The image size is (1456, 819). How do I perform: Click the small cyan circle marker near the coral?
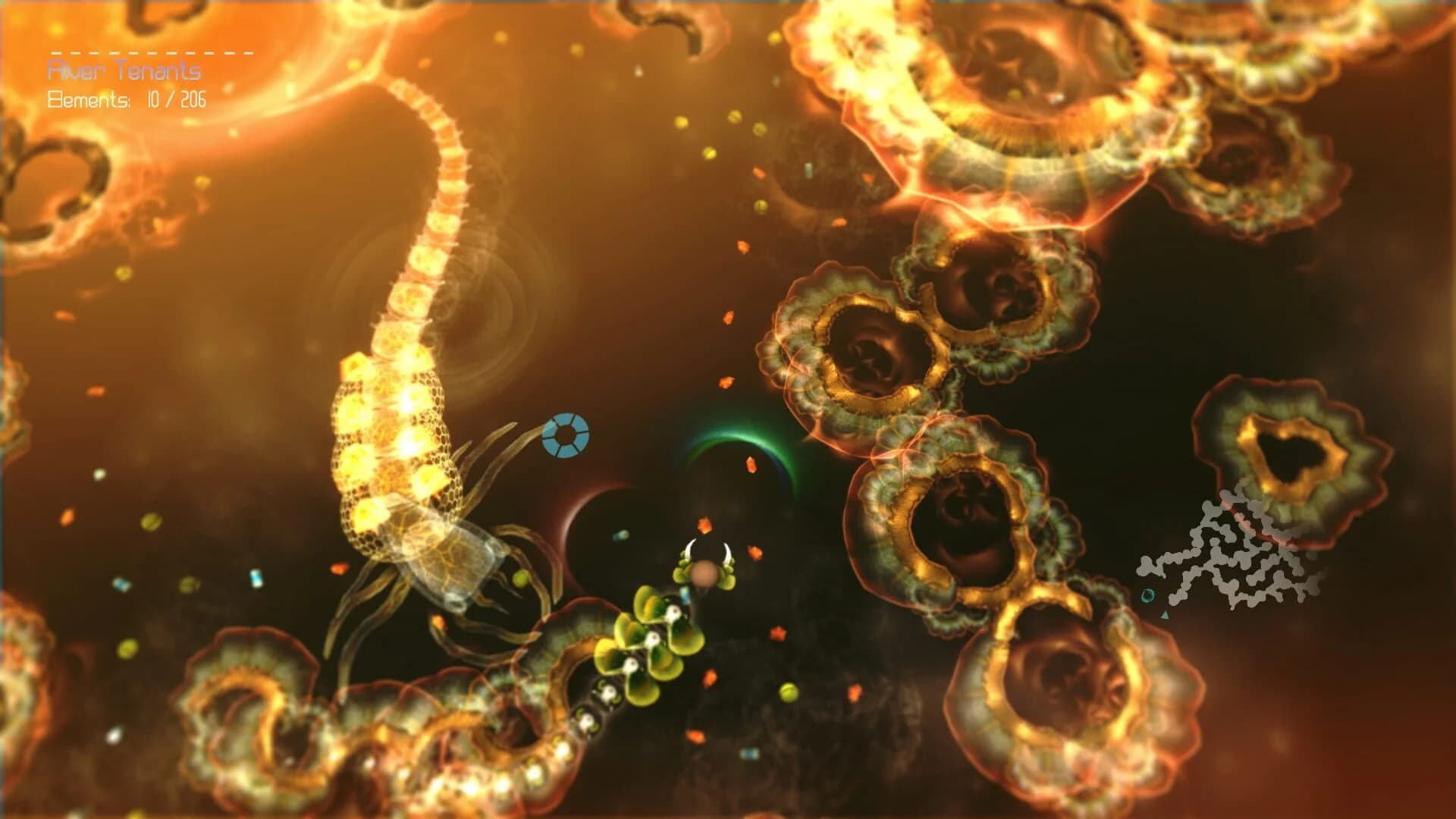[x=1147, y=596]
